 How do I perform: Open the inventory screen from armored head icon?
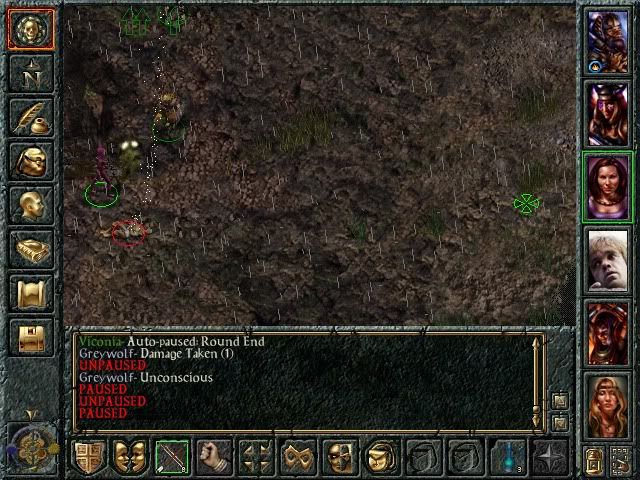30,161
